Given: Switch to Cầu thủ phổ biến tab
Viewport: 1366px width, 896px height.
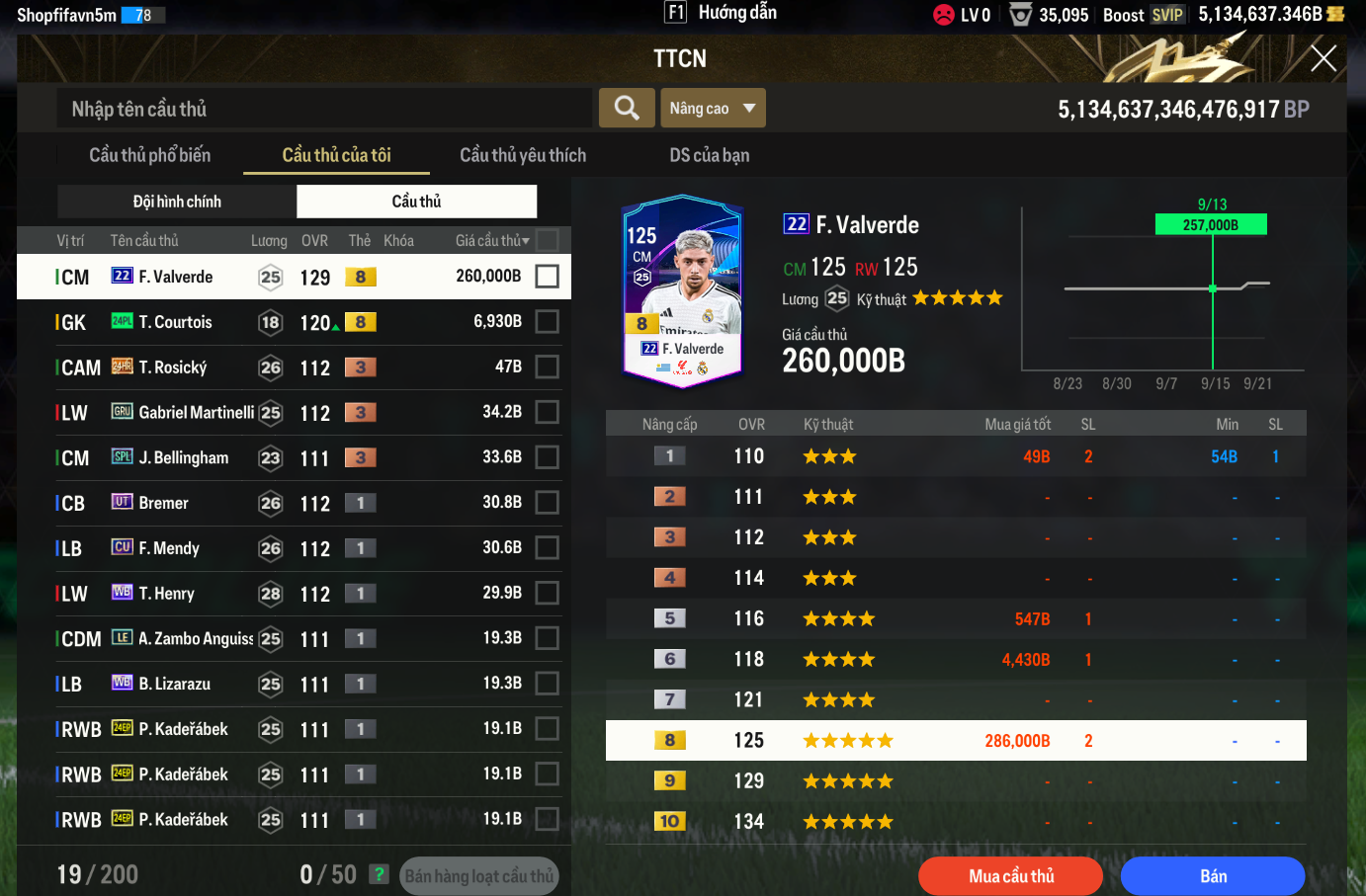Looking at the screenshot, I should click(149, 155).
